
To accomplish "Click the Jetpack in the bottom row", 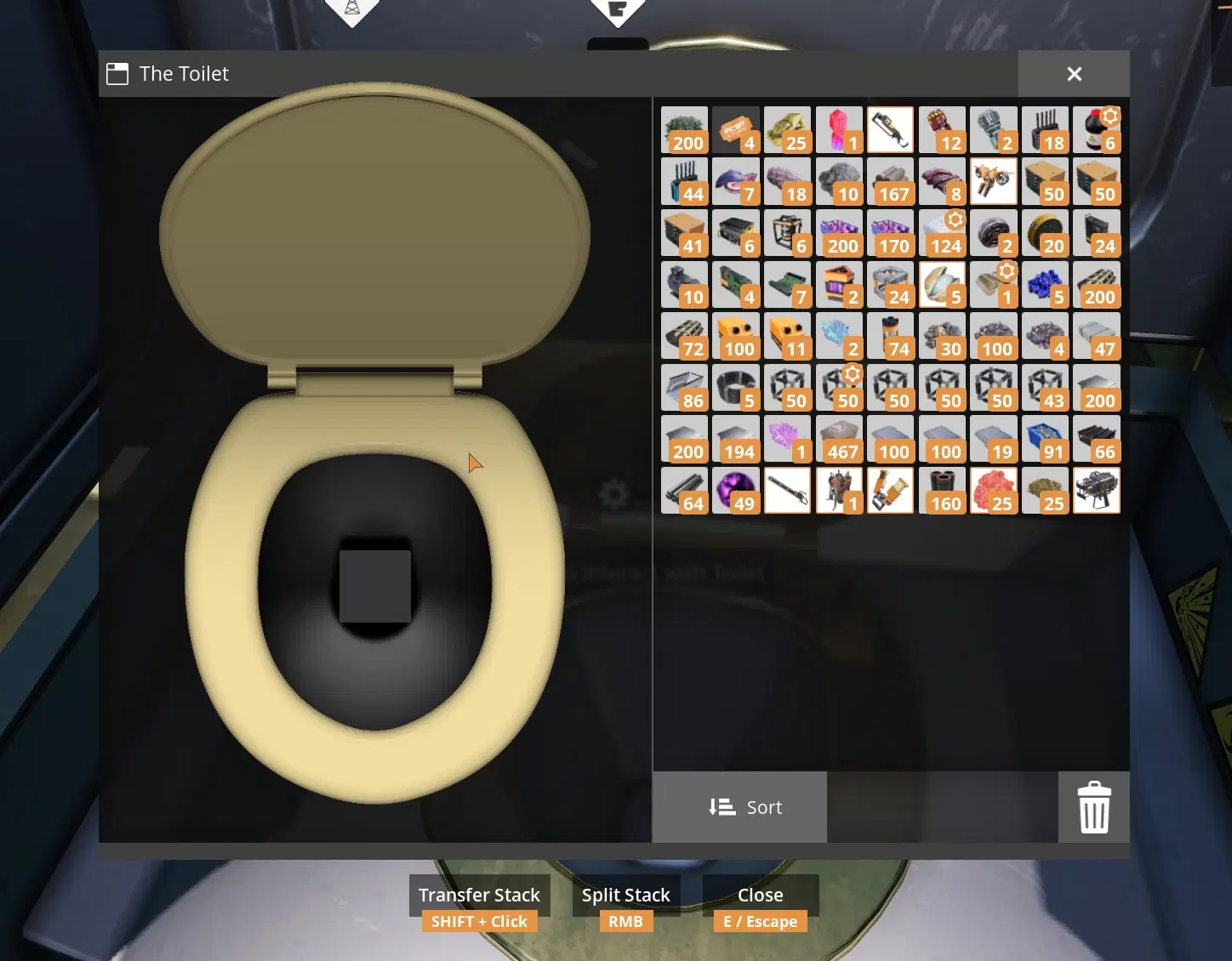I will click(x=839, y=490).
